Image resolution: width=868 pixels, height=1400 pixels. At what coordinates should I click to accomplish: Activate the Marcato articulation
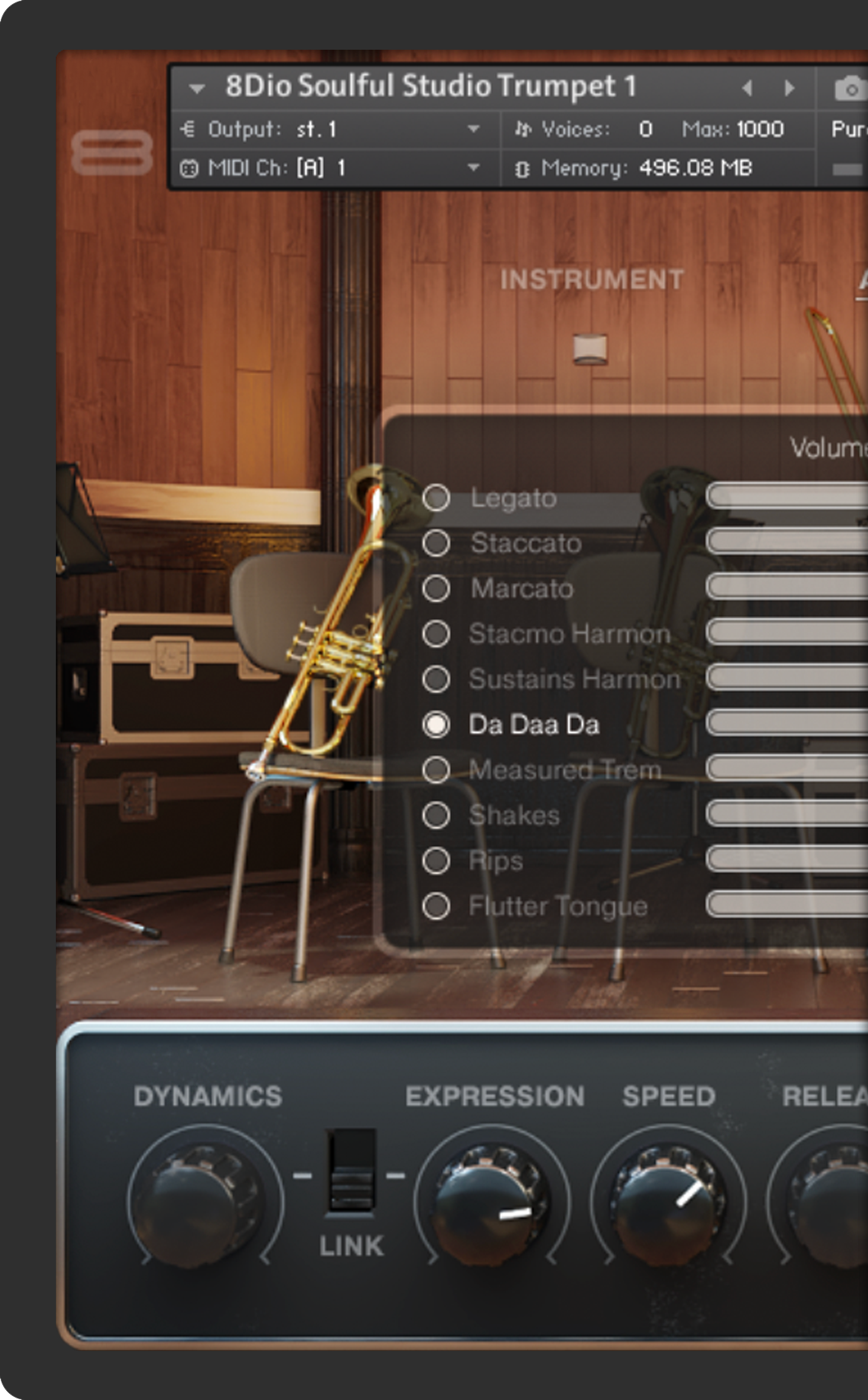436,588
